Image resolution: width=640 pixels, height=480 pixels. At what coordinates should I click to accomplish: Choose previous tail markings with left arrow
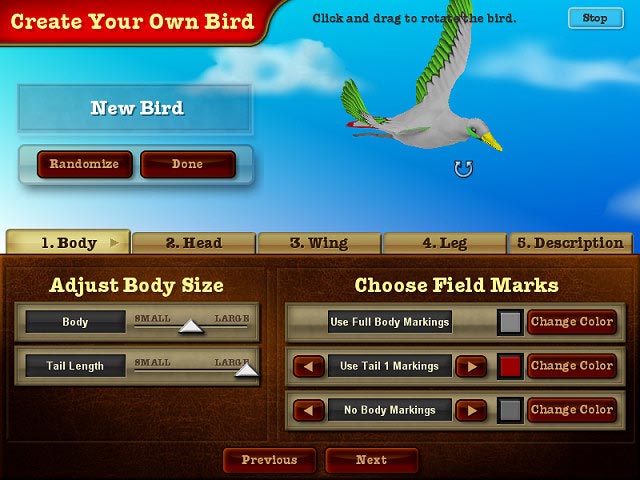[x=309, y=366]
